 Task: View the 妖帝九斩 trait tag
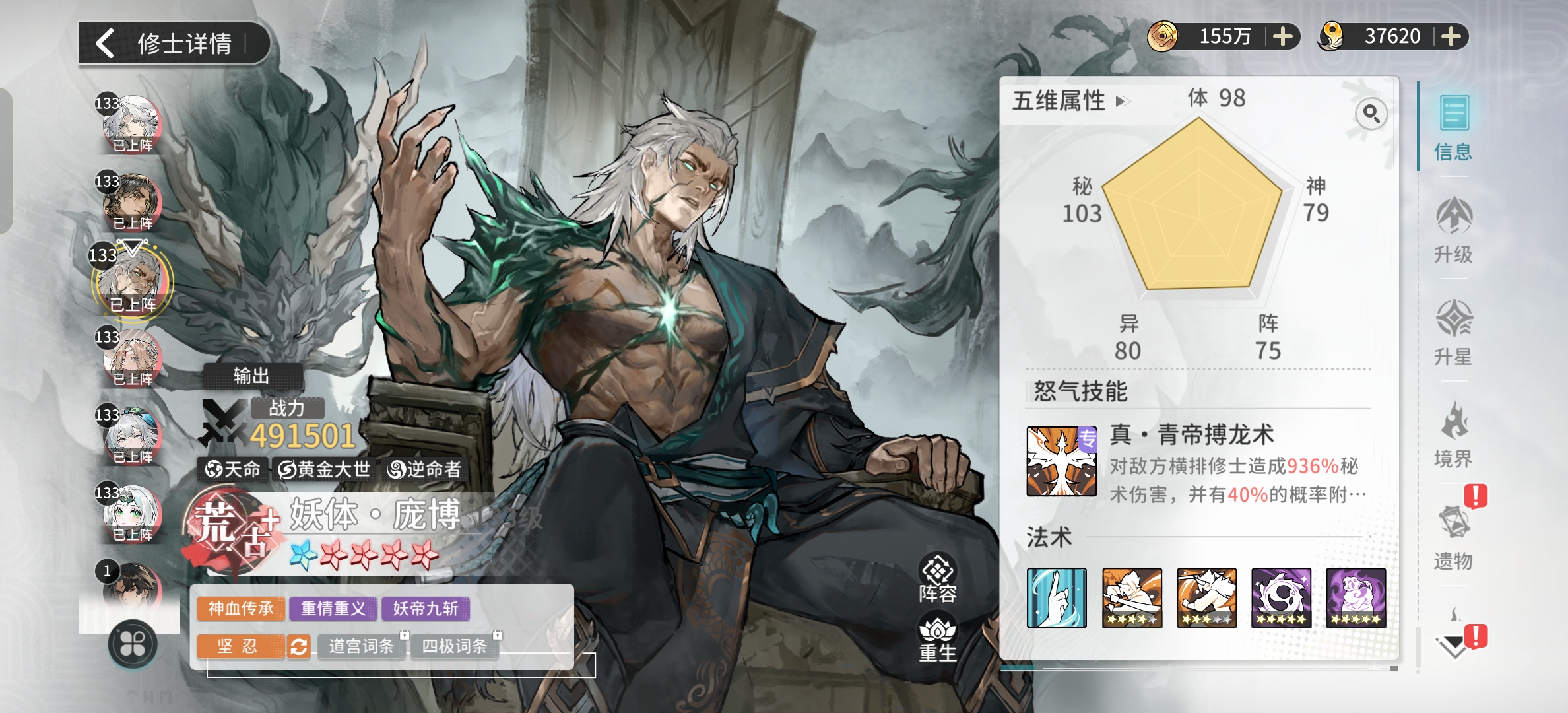(426, 608)
